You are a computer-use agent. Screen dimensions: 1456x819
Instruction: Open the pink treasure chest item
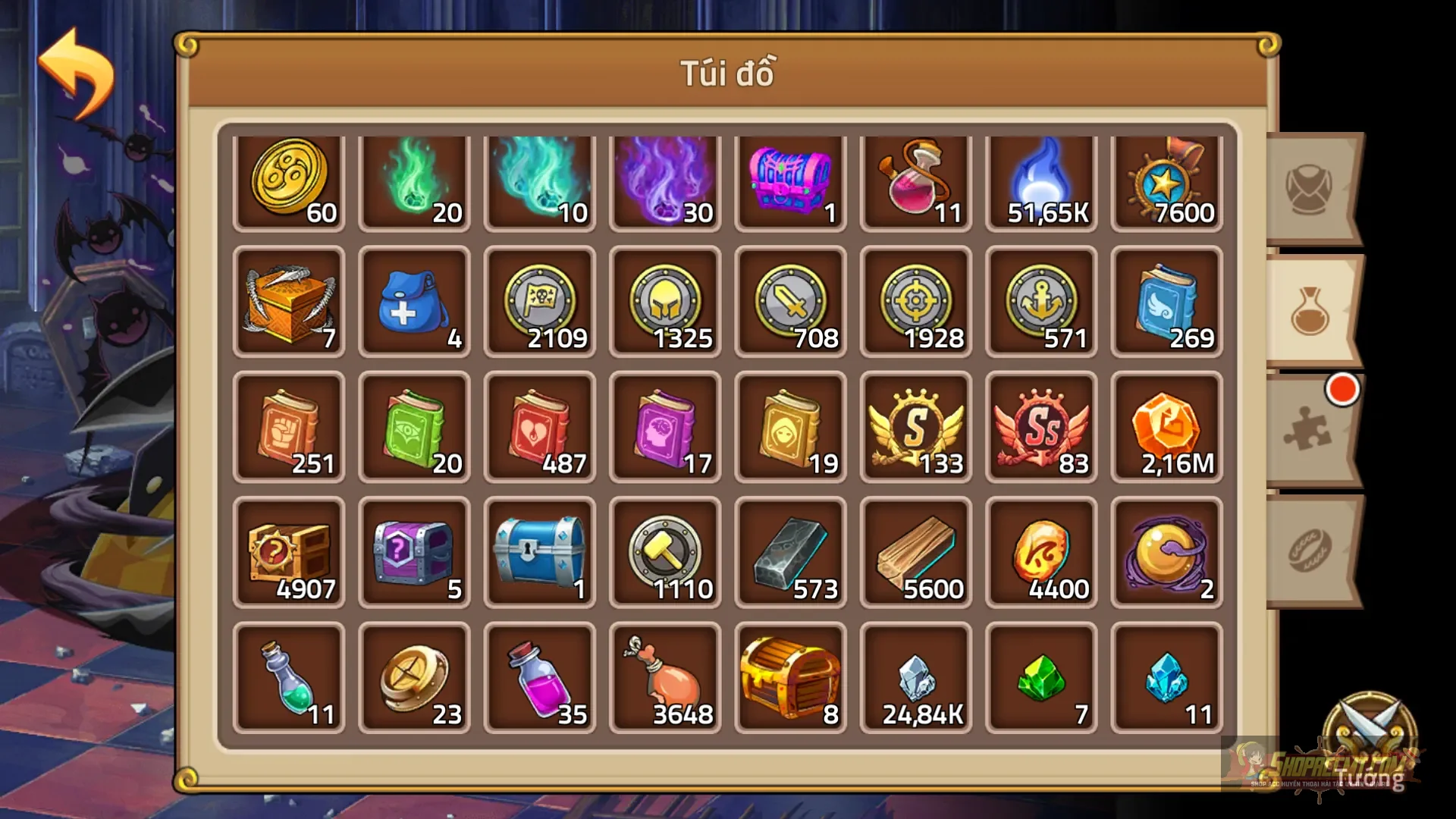[791, 180]
